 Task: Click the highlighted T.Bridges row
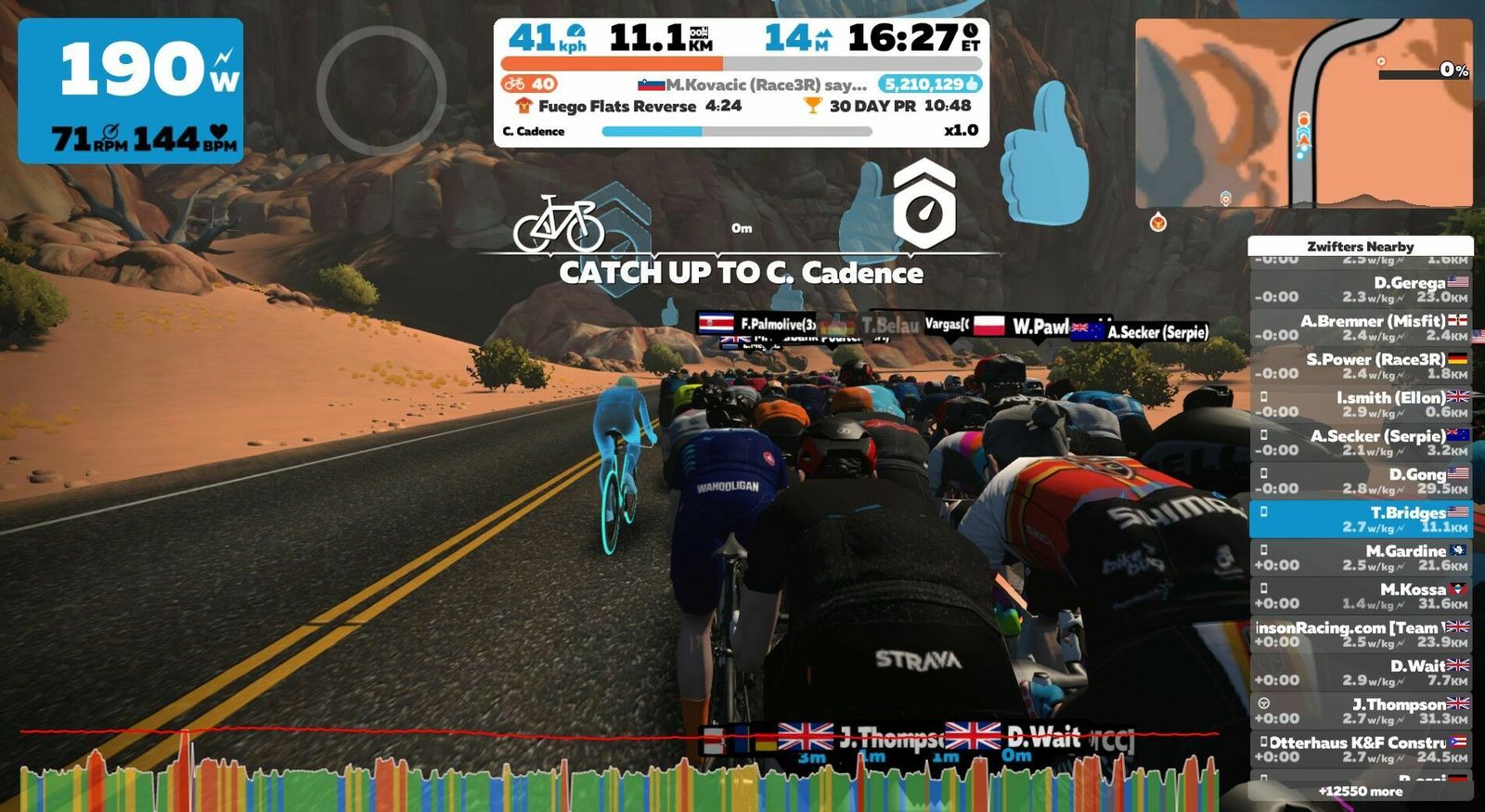click(x=1360, y=519)
